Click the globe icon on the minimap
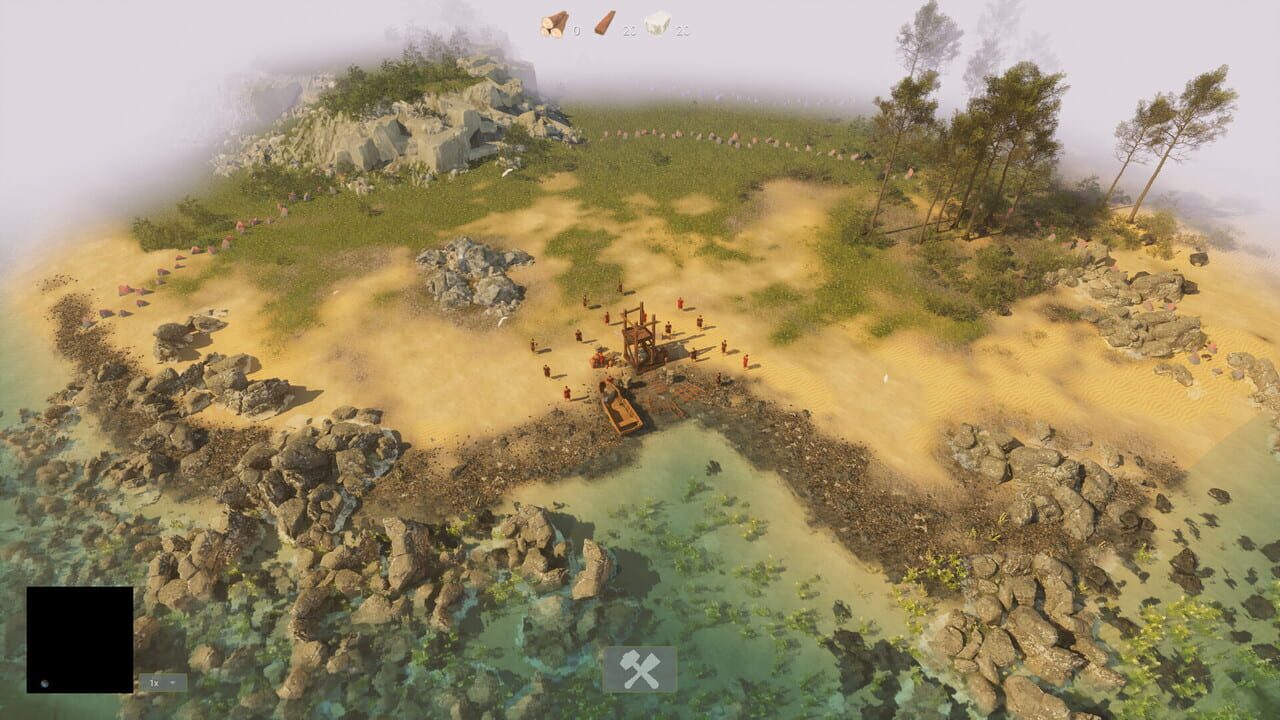This screenshot has width=1280, height=720. click(44, 683)
